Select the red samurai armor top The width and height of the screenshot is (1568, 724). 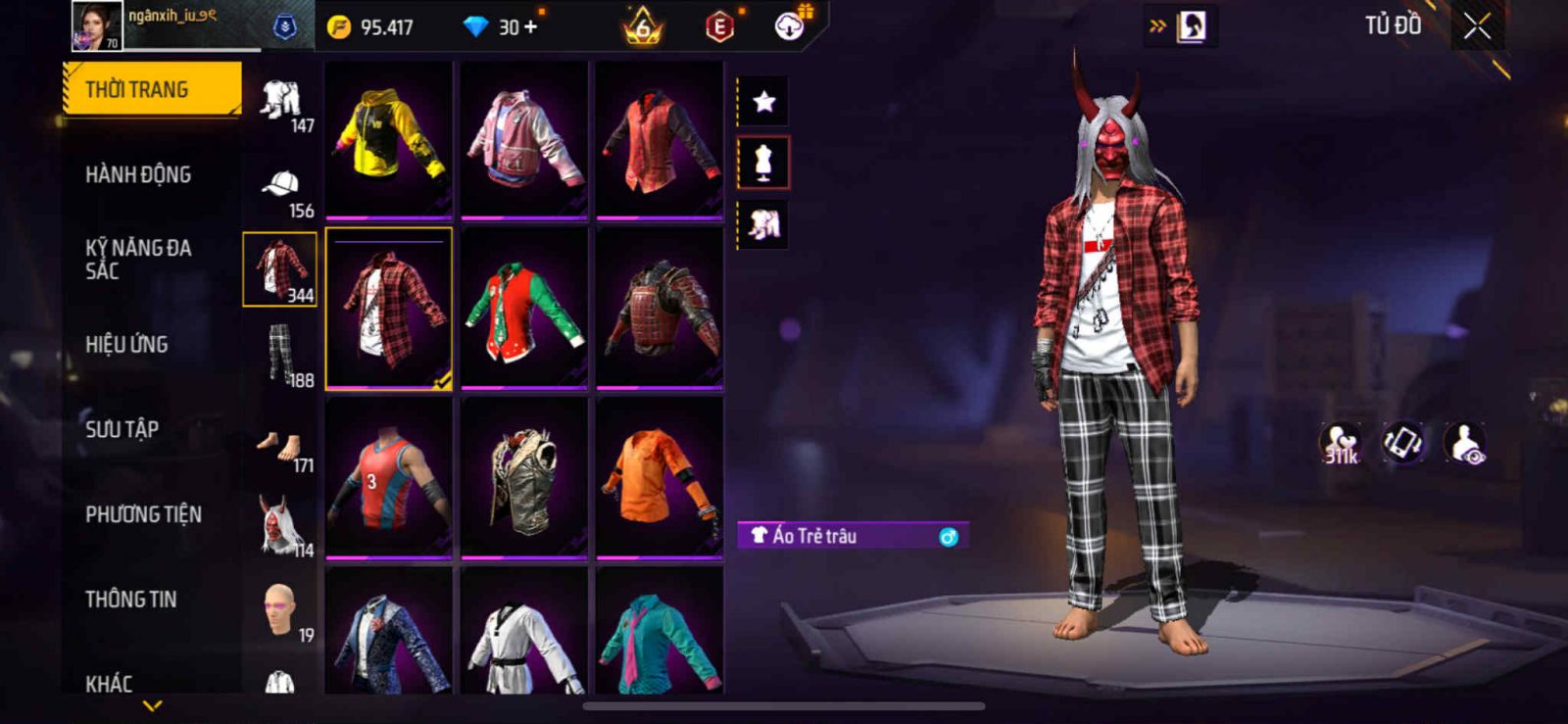coord(660,309)
